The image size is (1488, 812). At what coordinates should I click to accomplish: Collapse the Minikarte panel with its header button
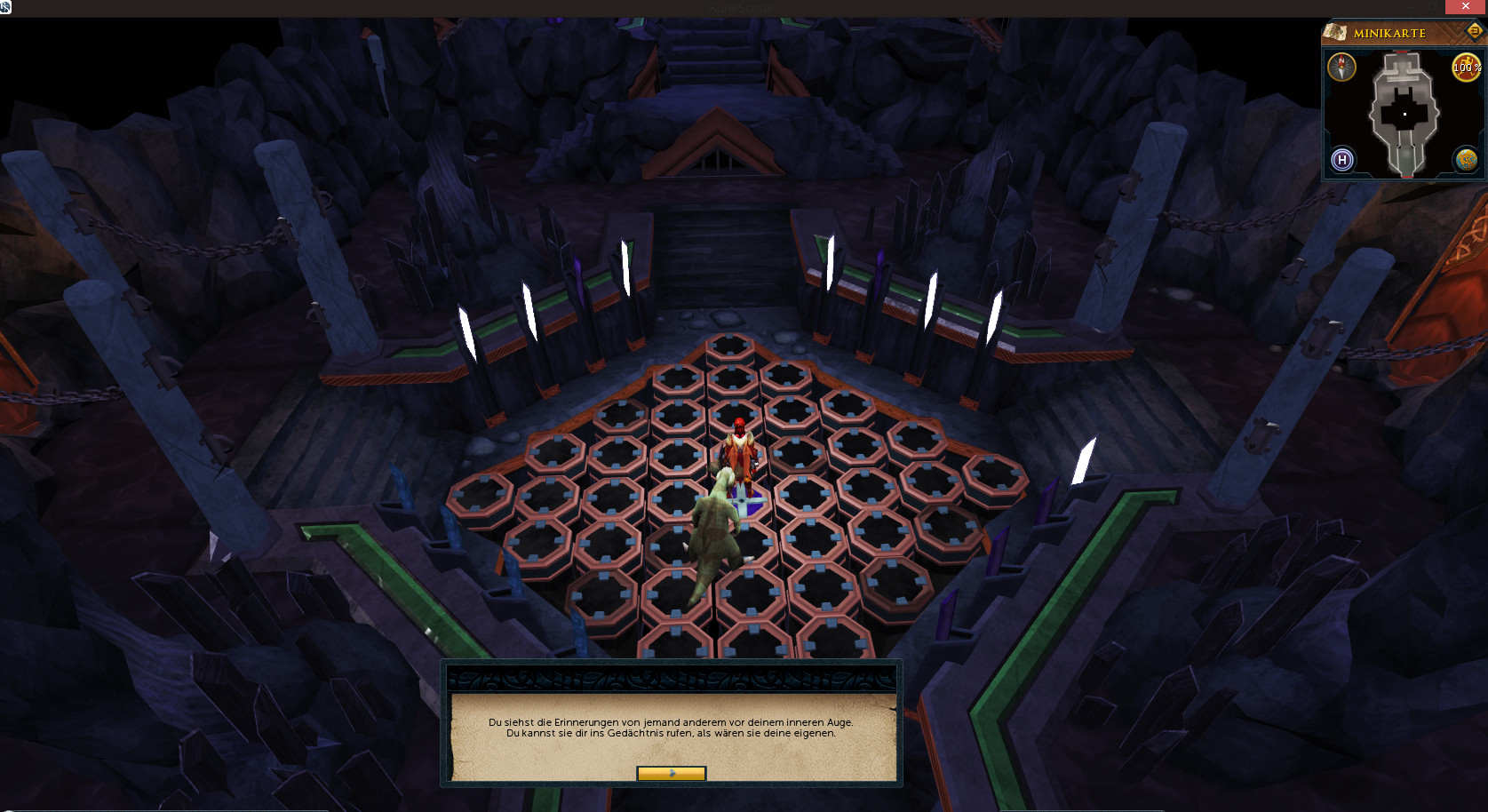point(1474,31)
